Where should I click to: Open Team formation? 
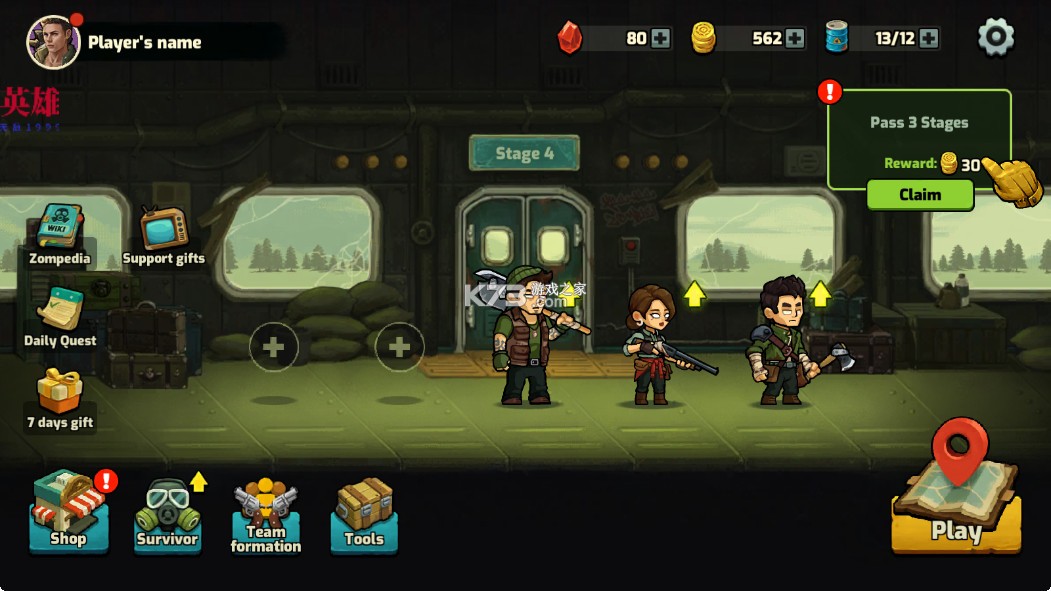tap(265, 516)
